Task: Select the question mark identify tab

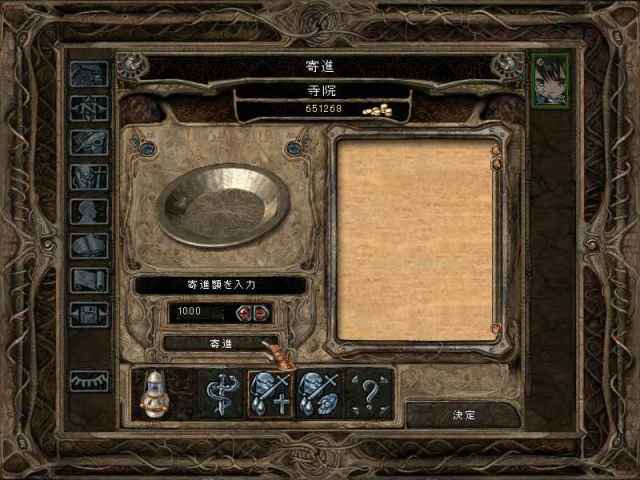Action: [x=369, y=391]
